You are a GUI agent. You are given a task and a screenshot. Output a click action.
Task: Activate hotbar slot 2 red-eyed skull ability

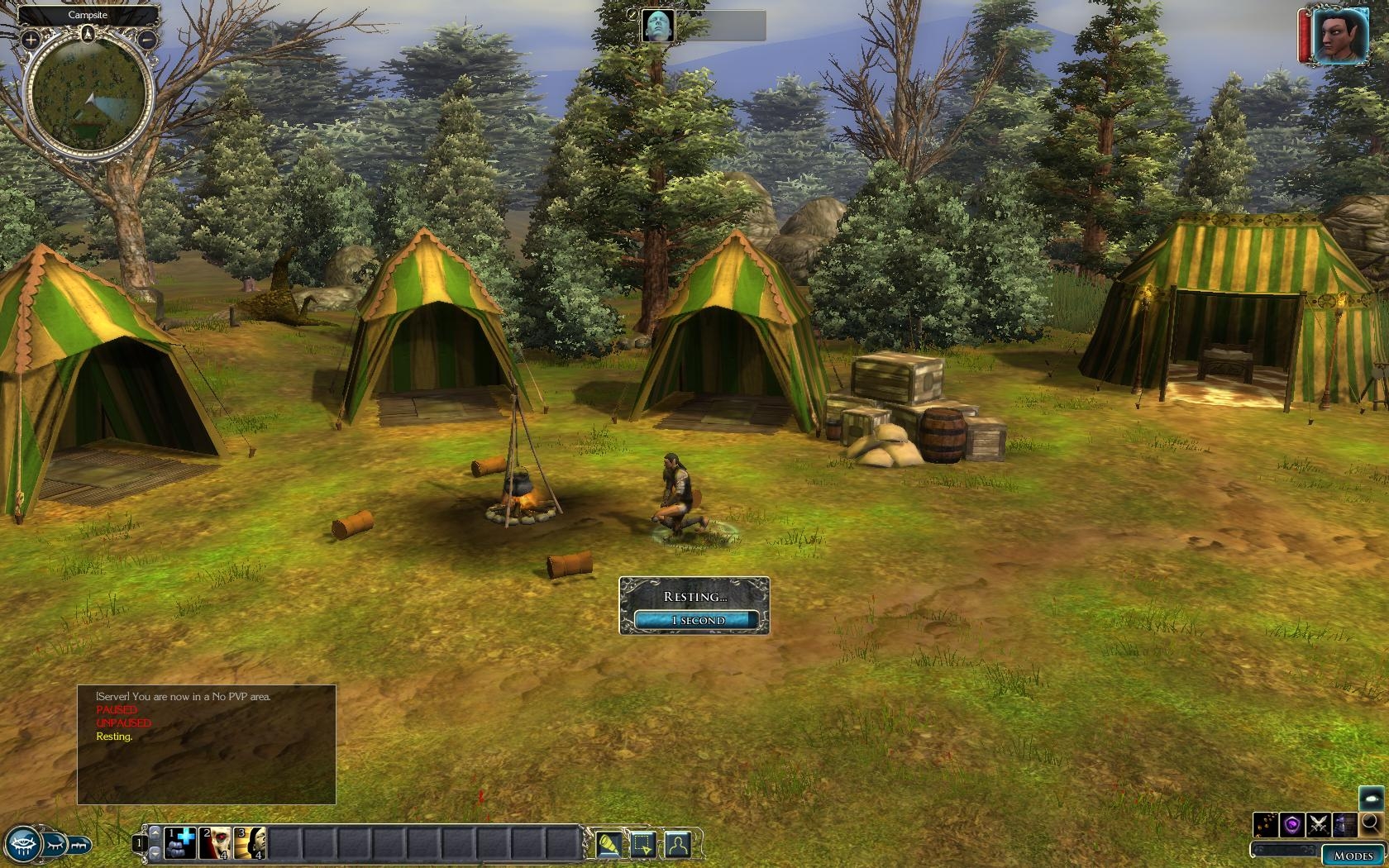point(214,843)
